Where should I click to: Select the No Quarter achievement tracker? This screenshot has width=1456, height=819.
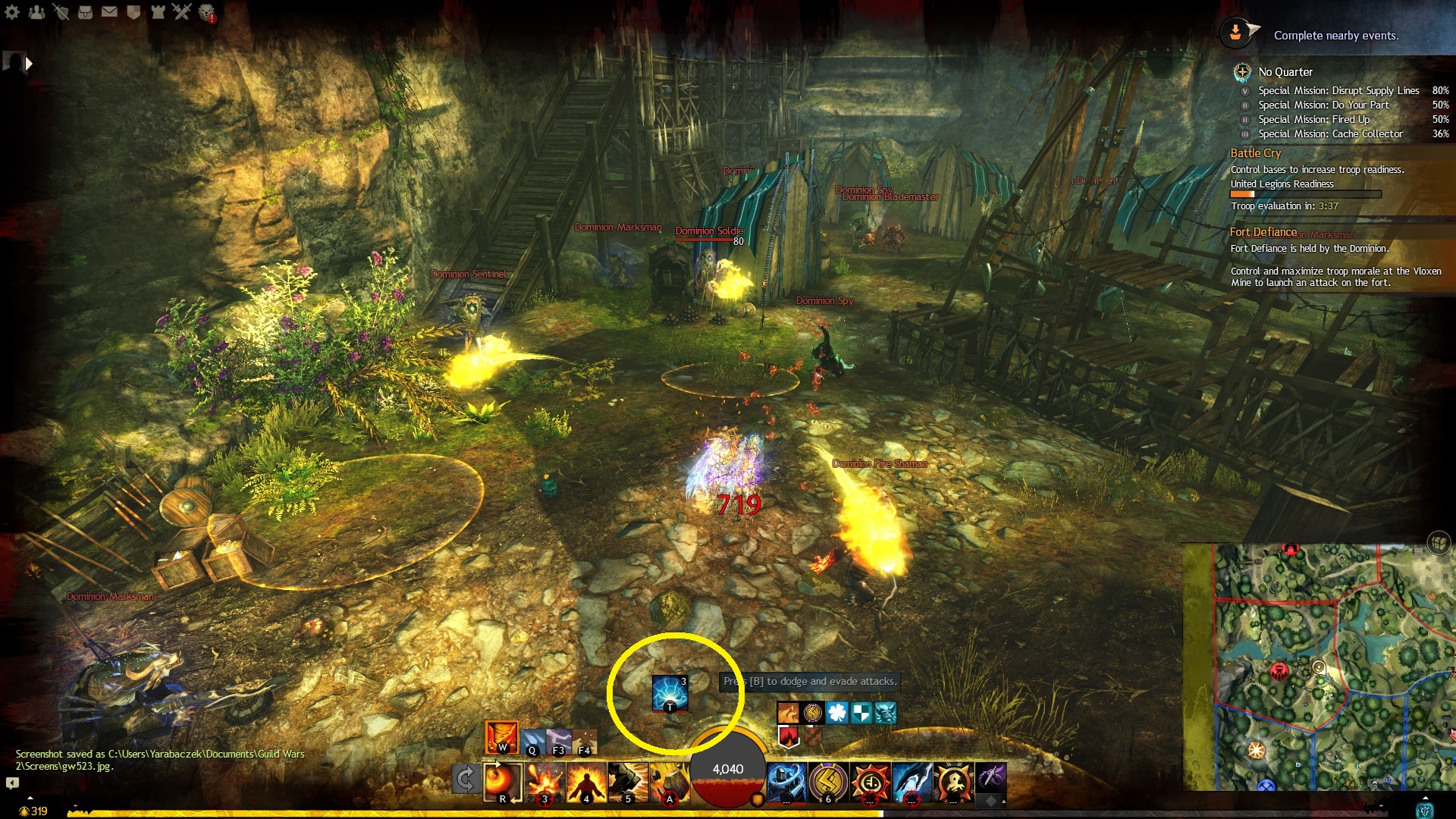(1285, 72)
